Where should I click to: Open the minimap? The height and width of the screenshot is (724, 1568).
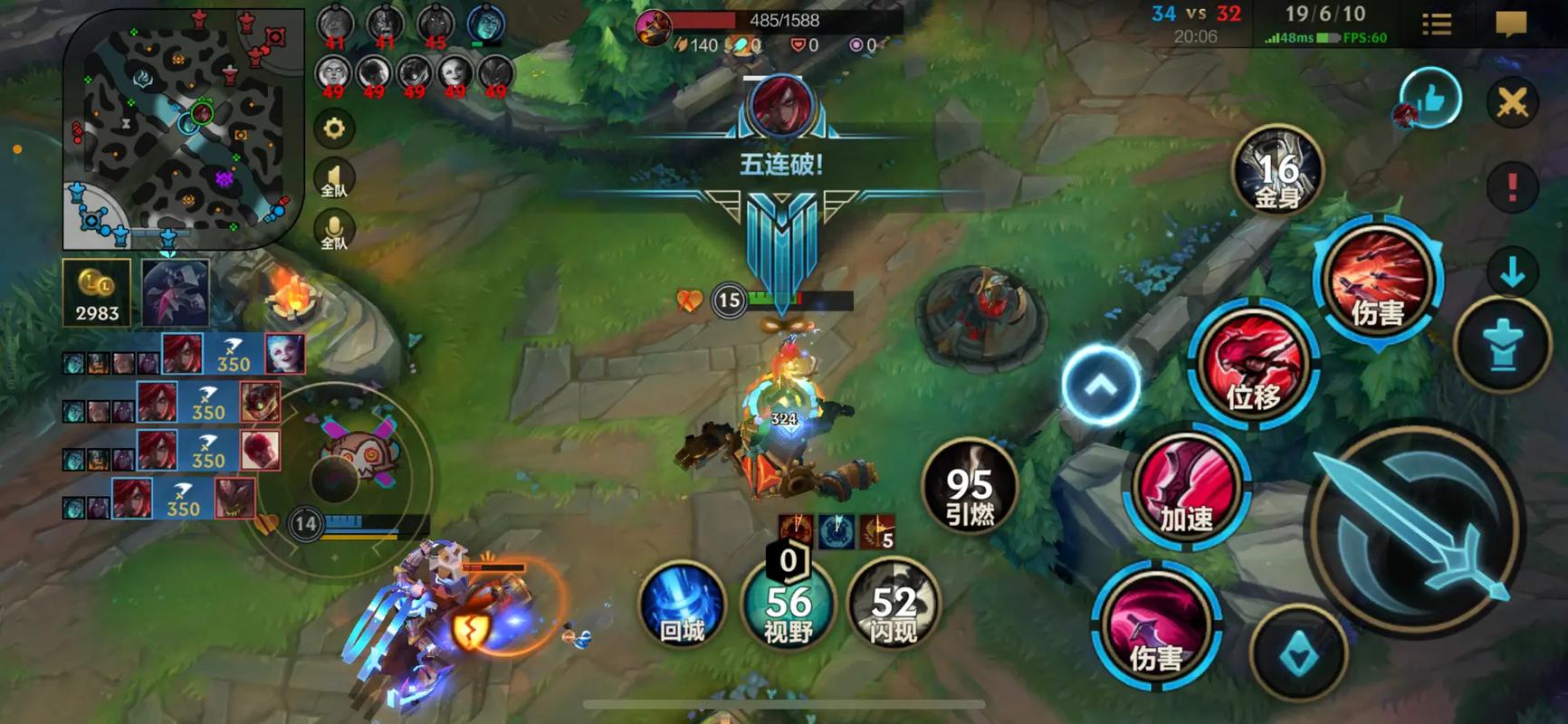[x=184, y=129]
